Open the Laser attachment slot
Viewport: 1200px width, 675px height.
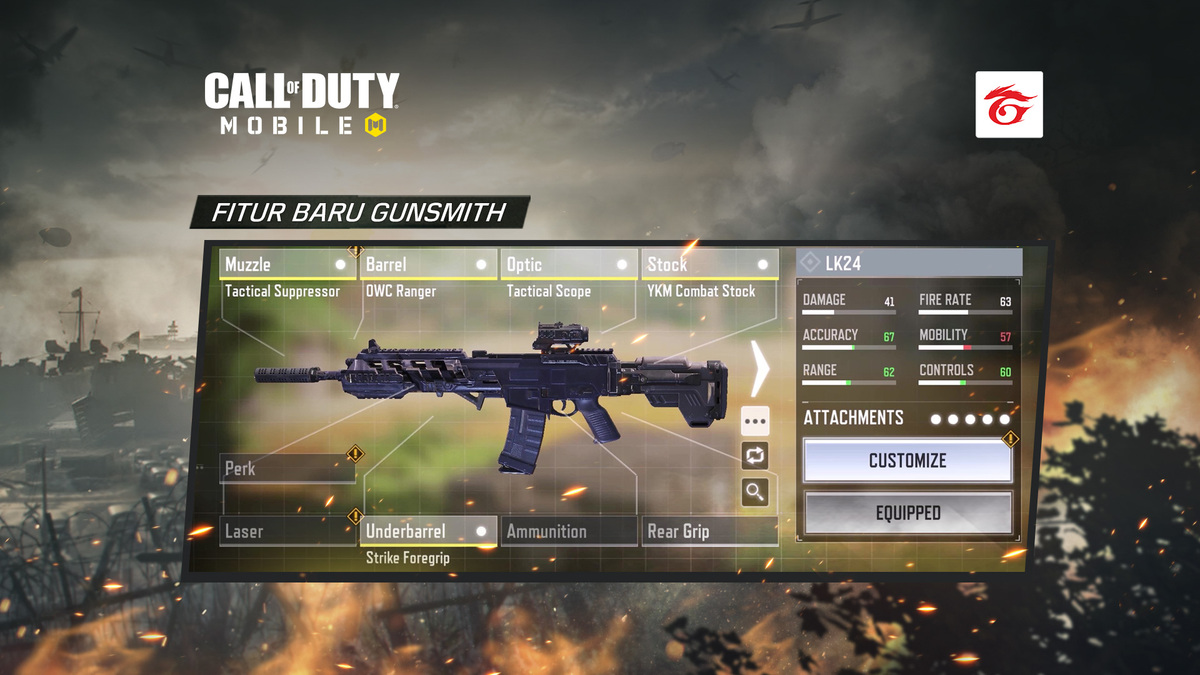pyautogui.click(x=287, y=531)
